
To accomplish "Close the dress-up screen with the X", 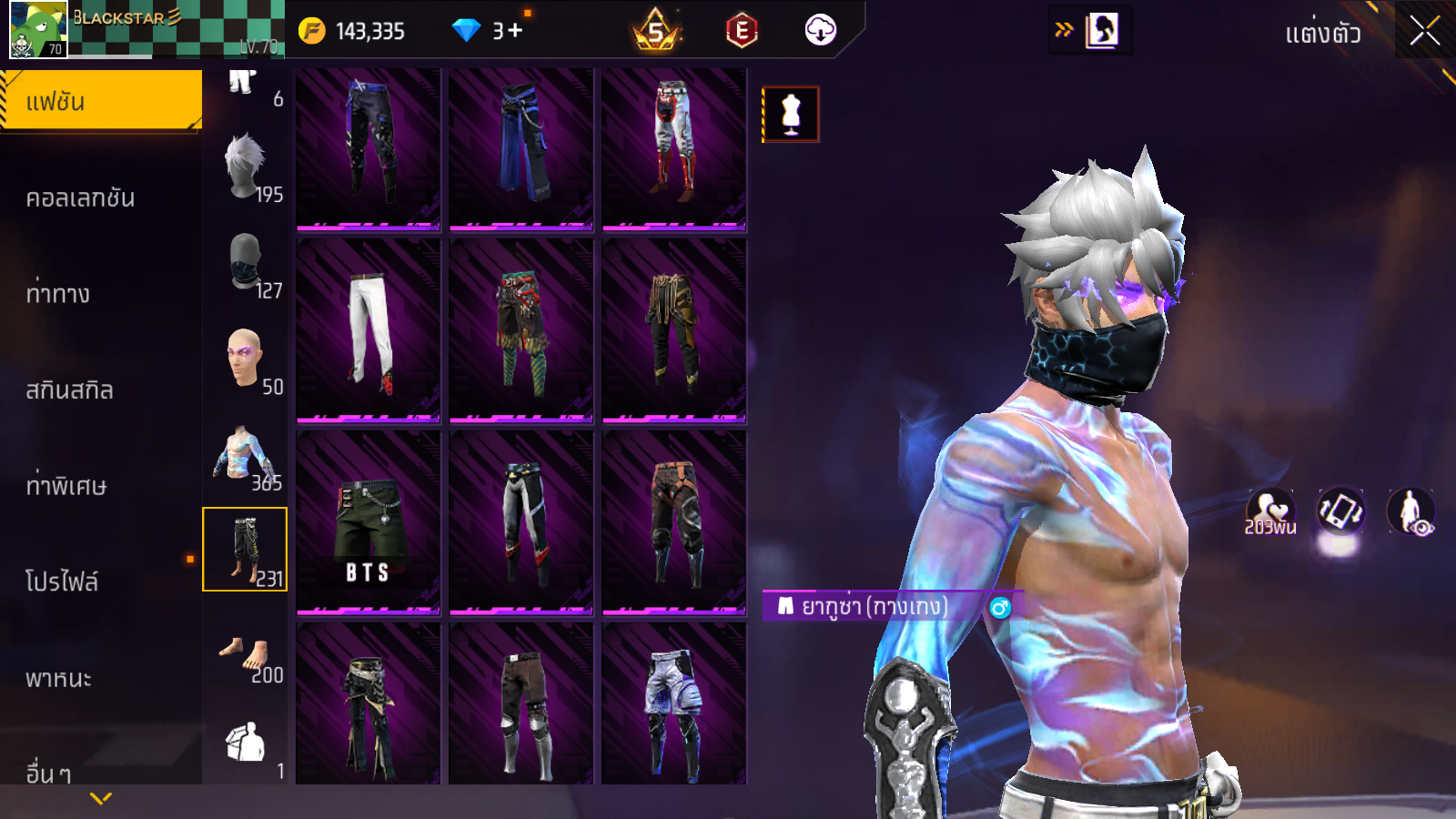I will [1424, 32].
